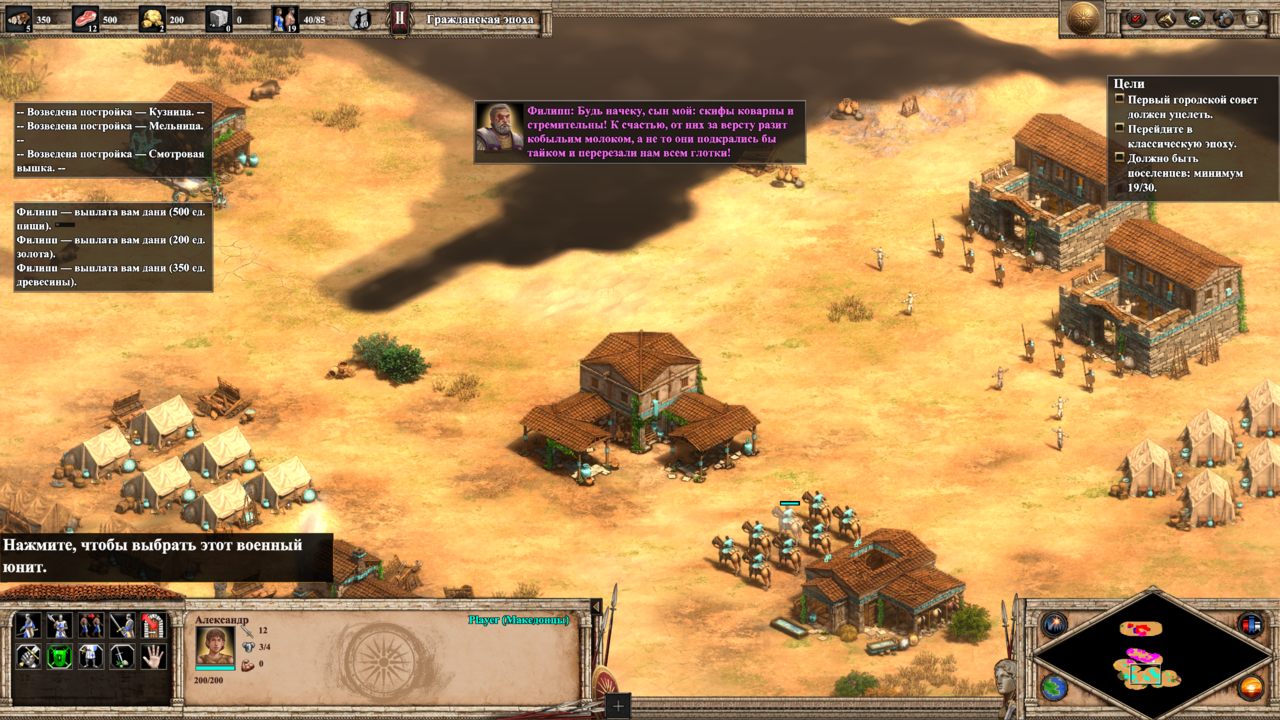
Task: Click the two-men follow command icon
Action: (90, 626)
